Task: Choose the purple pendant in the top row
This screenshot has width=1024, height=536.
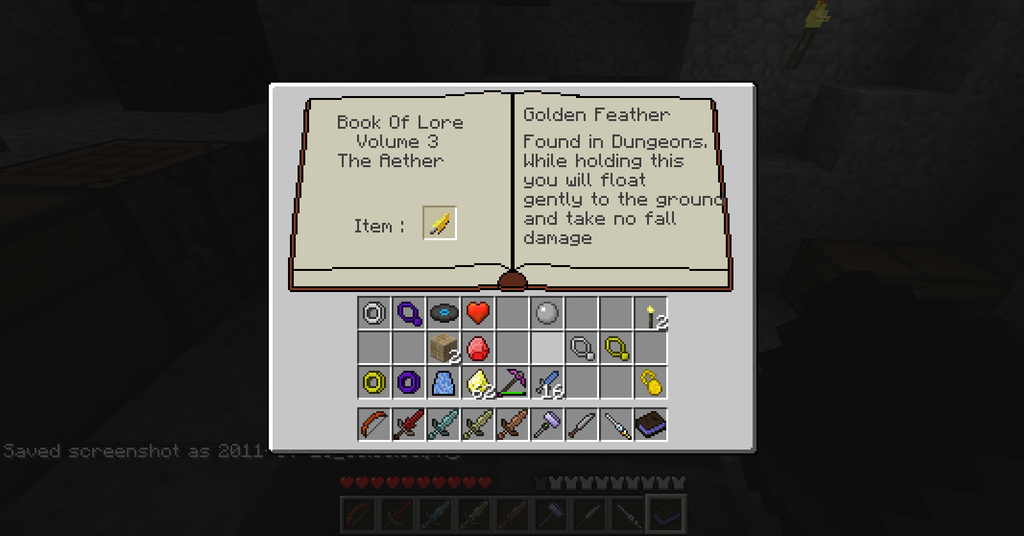Action: pos(408,313)
